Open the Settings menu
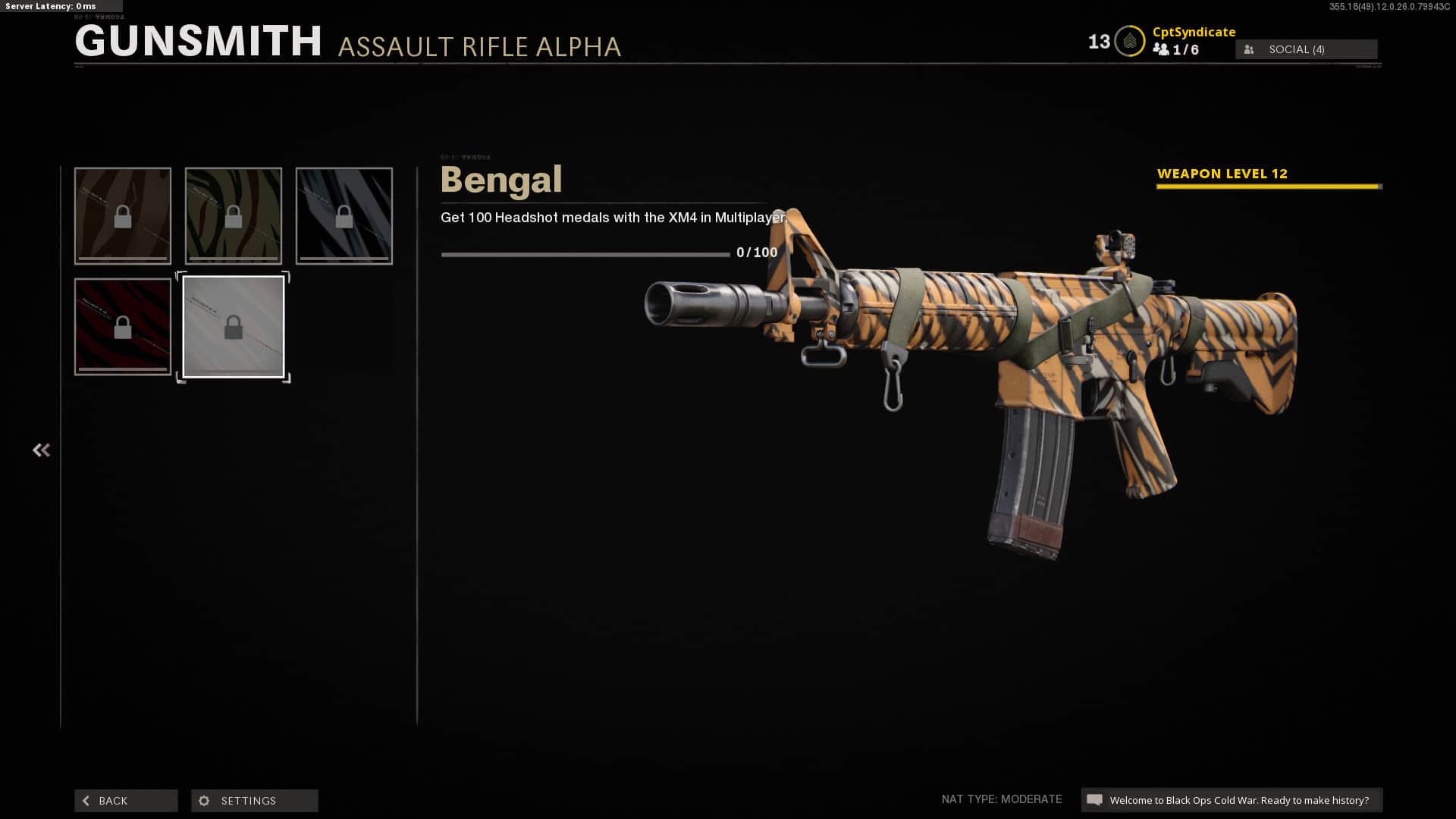The width and height of the screenshot is (1456, 819). 254,801
